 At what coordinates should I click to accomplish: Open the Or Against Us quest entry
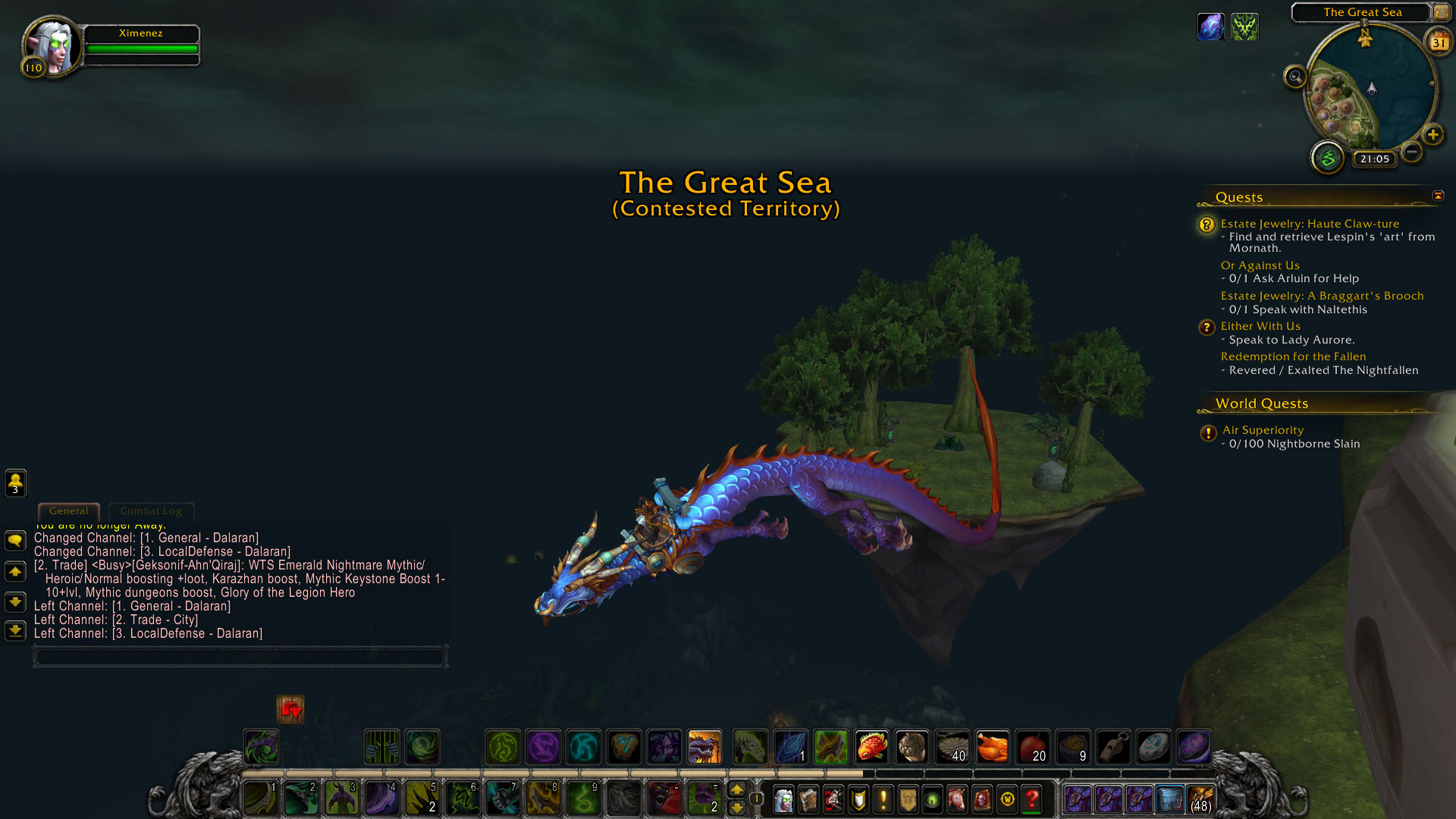pyautogui.click(x=1260, y=265)
